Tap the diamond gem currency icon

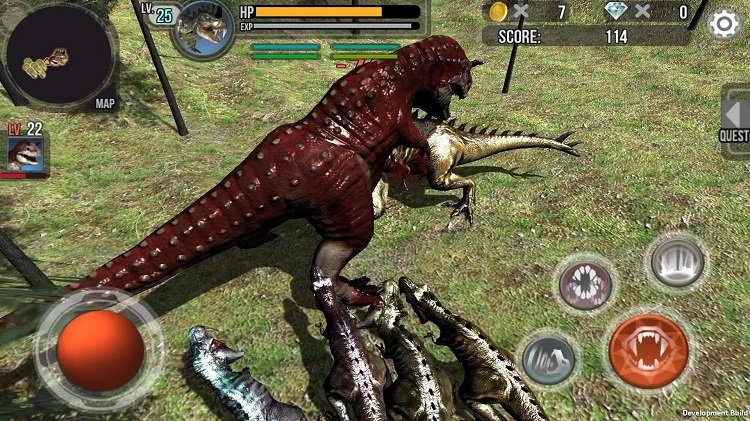[618, 12]
